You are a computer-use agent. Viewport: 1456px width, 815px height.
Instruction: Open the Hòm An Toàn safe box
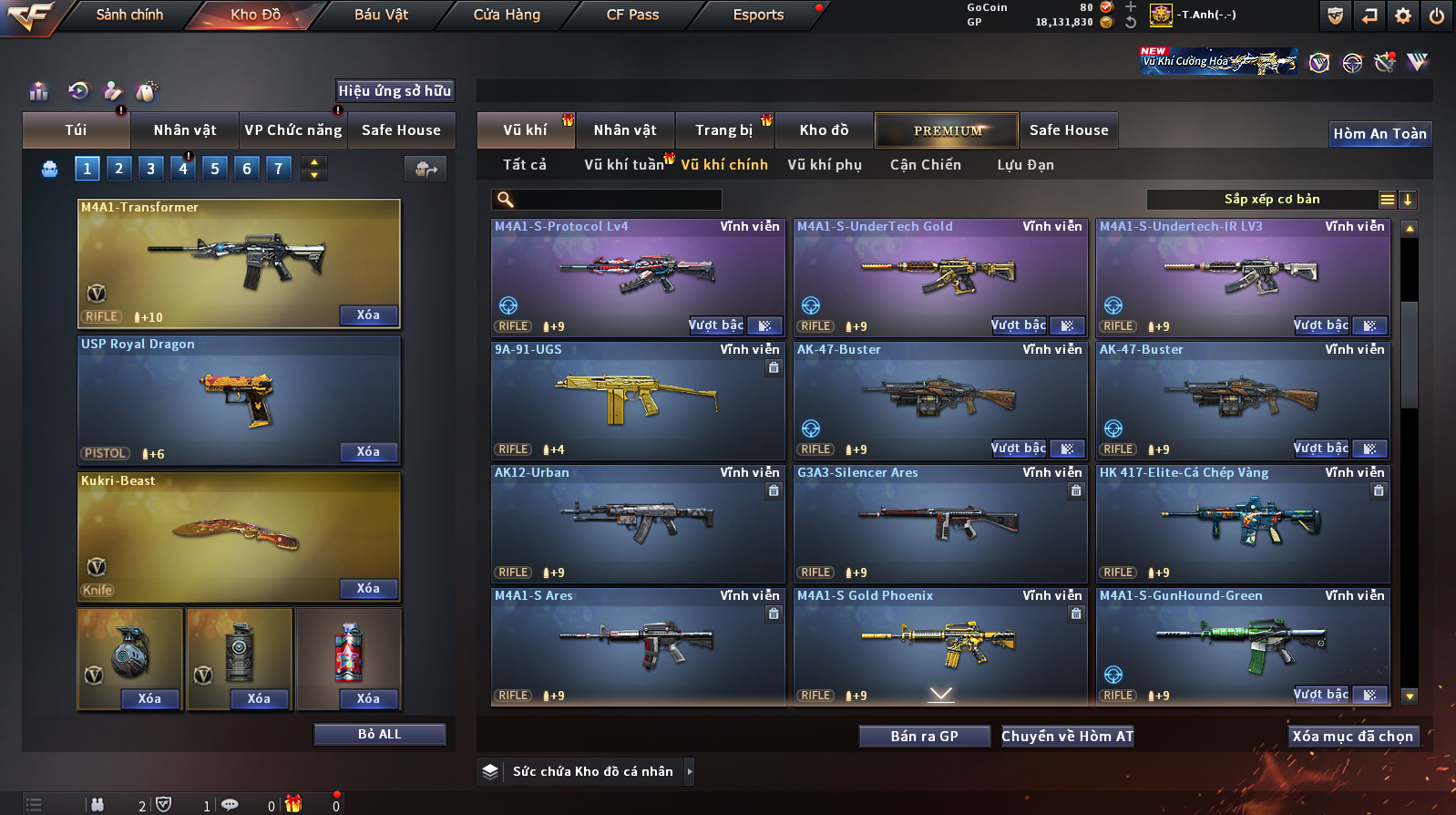pos(1379,134)
